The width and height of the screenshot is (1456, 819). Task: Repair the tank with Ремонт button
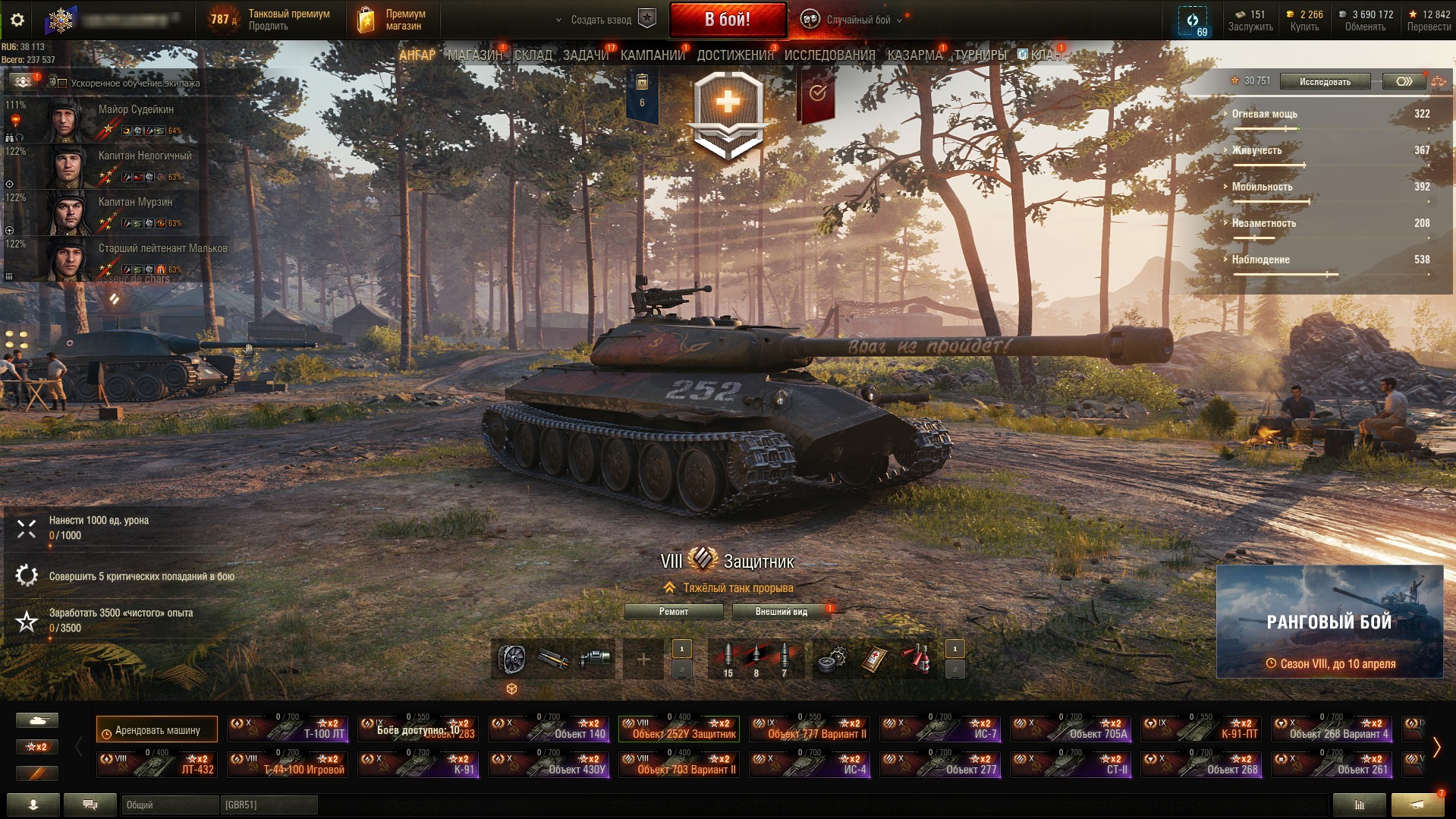coord(673,612)
